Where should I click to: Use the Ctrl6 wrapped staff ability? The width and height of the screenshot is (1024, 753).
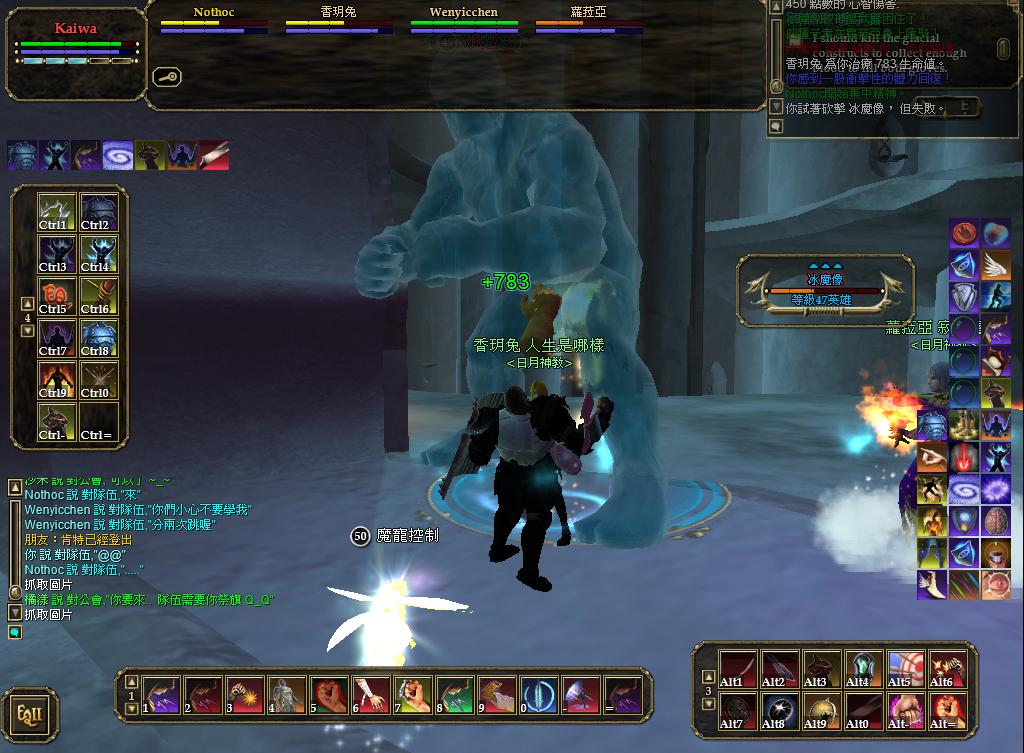coord(99,296)
